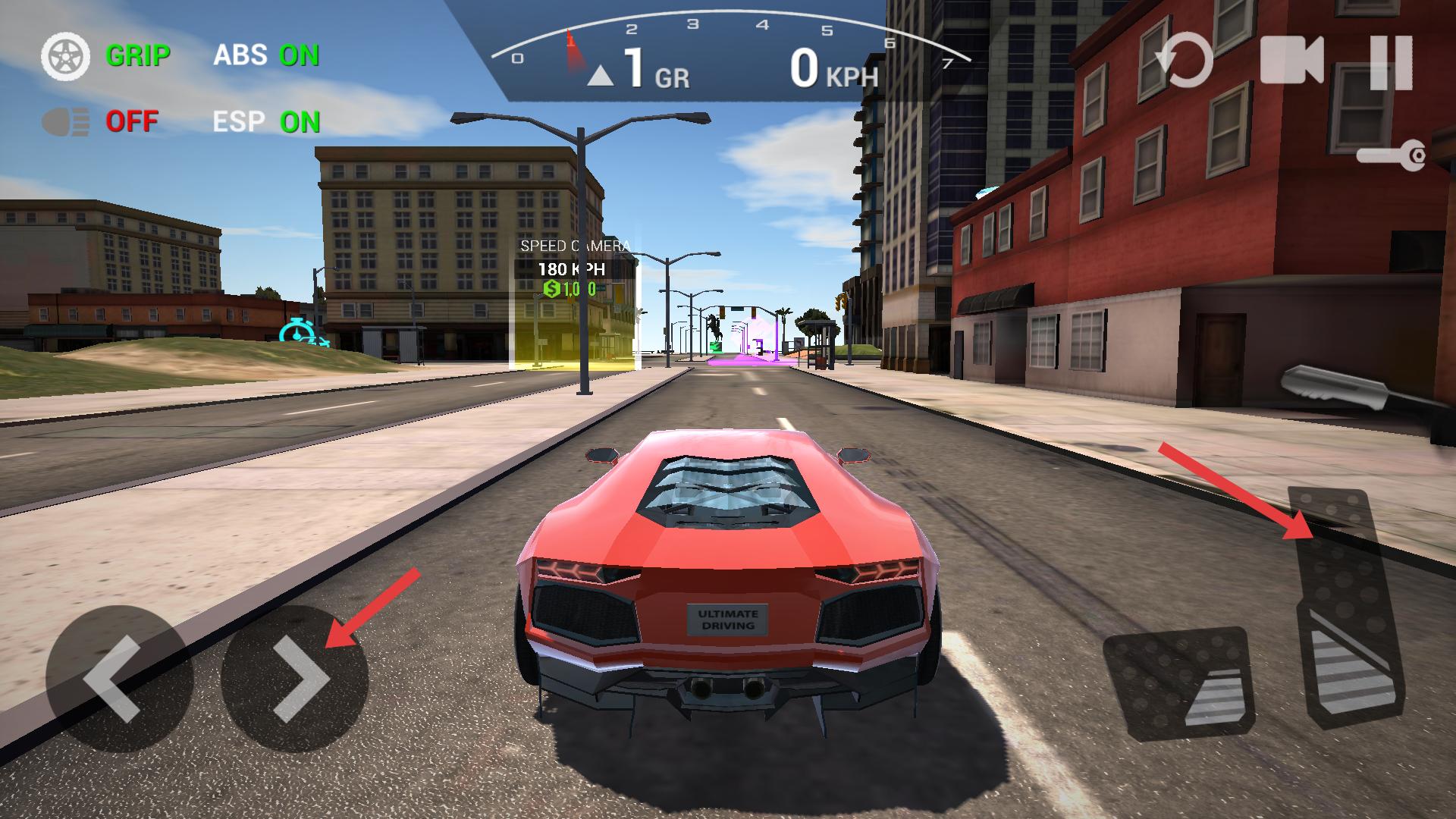
Task: Steer left with the left arrow button
Action: coord(119,679)
